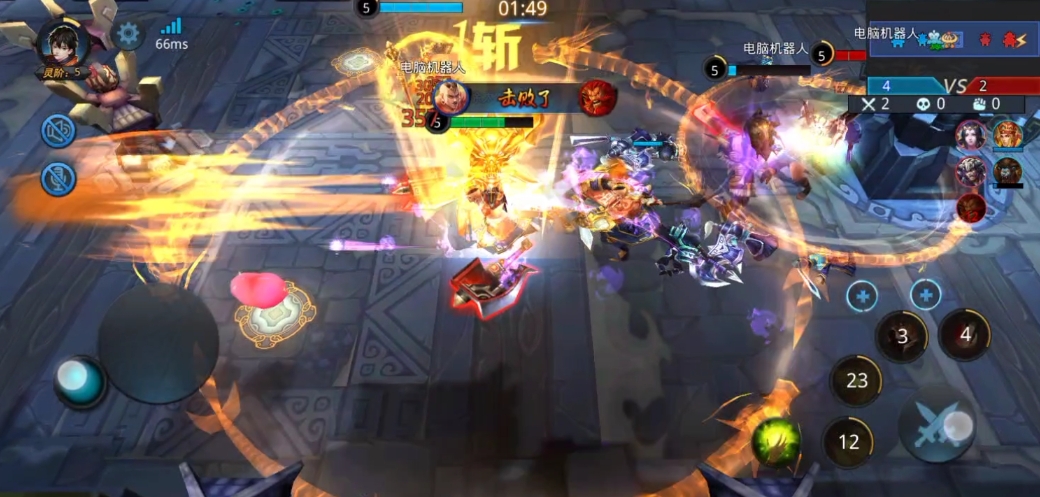Tap the glowing cyan orb button
The width and height of the screenshot is (1040, 497).
coord(78,380)
